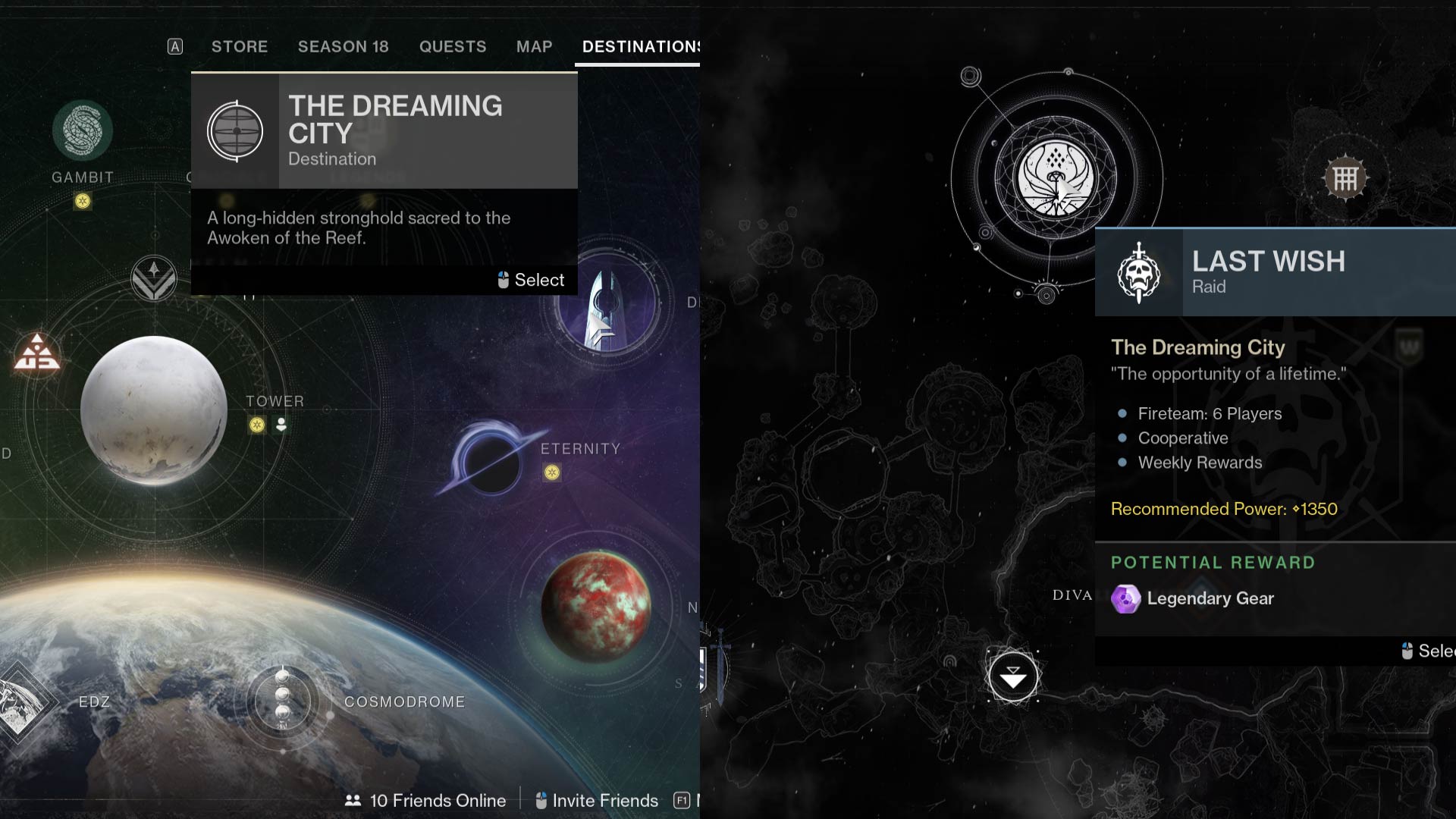Select the Eternity anomaly event icon
The width and height of the screenshot is (1456, 819).
point(551,474)
